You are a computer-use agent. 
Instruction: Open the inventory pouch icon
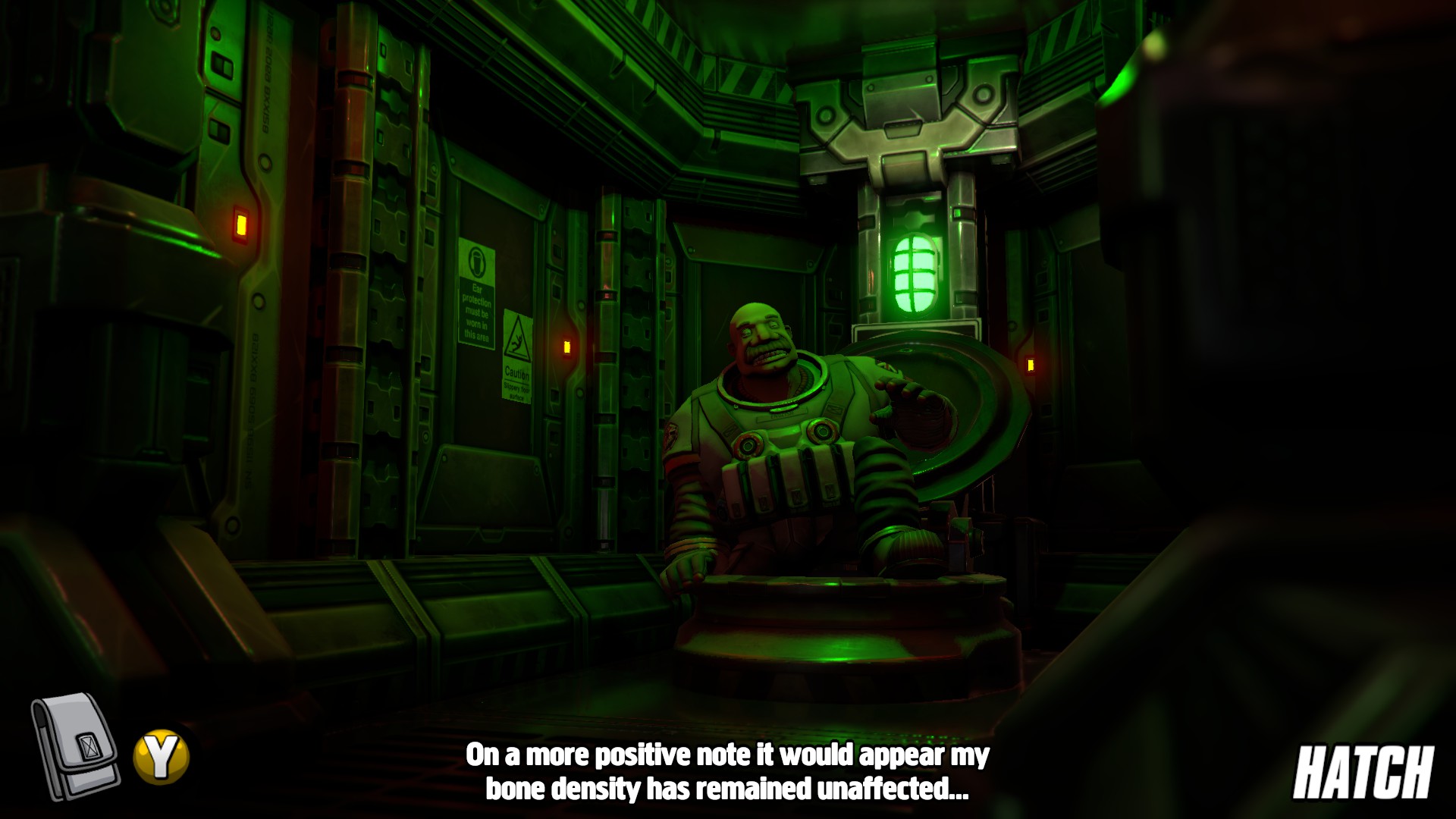coord(74,747)
